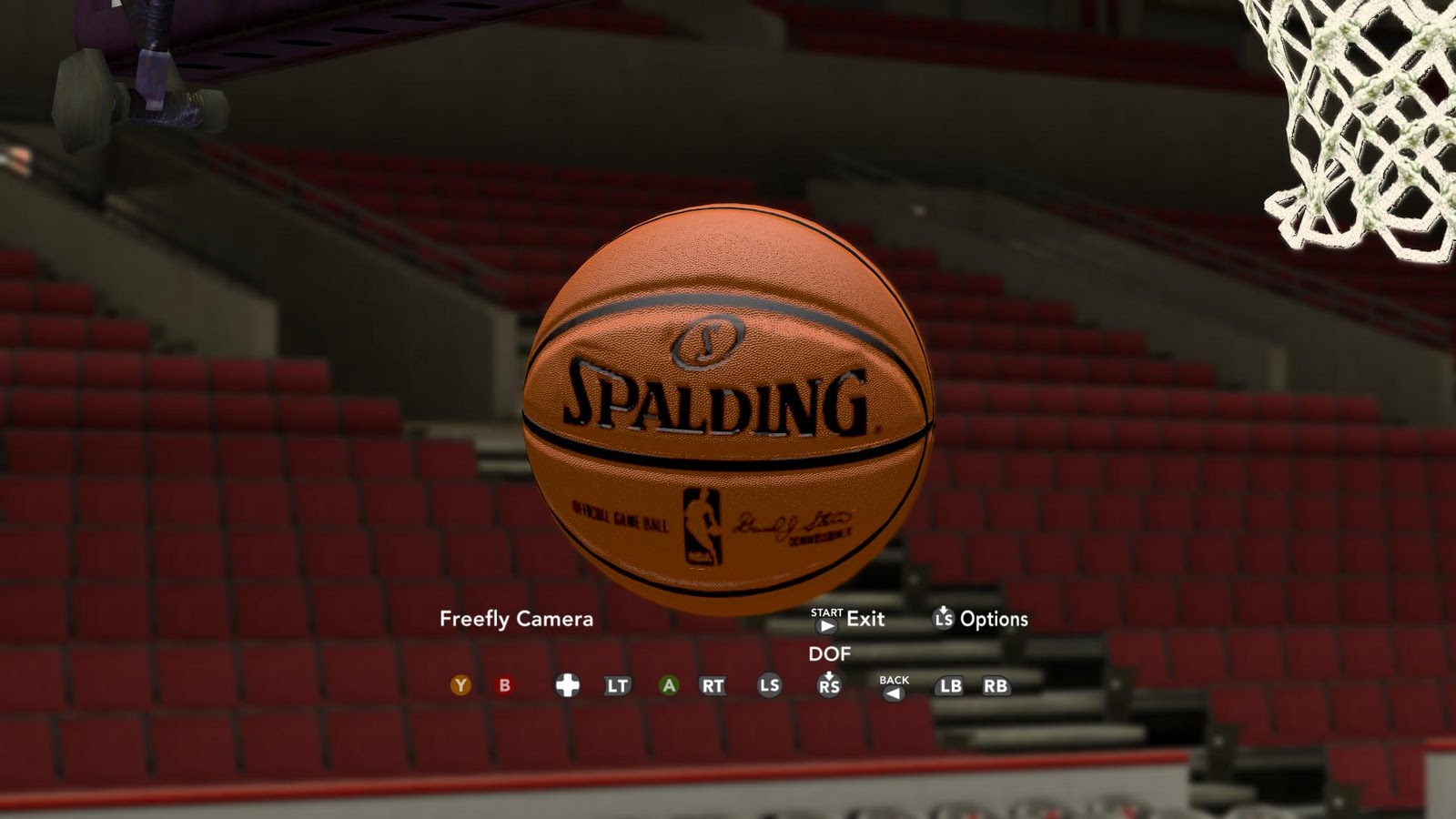Click the START arrow glyph
Image resolution: width=1456 pixels, height=819 pixels.
point(825,623)
